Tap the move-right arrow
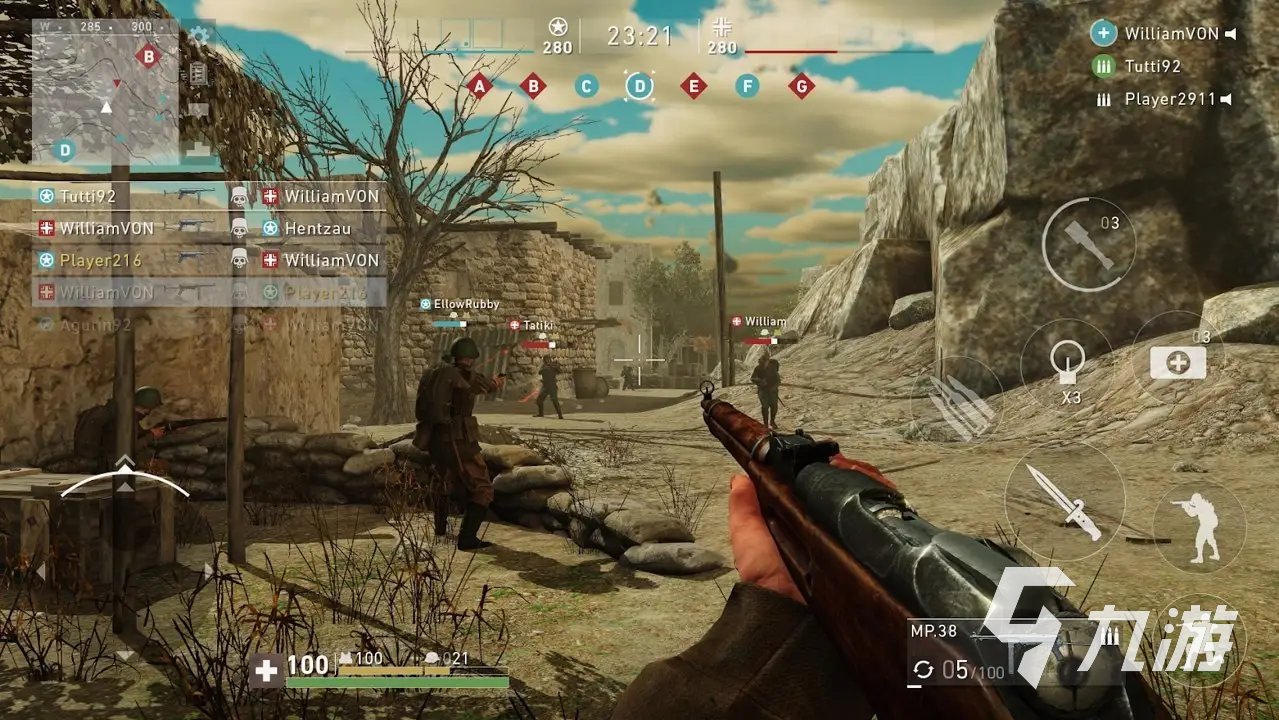1279x720 pixels. click(208, 571)
